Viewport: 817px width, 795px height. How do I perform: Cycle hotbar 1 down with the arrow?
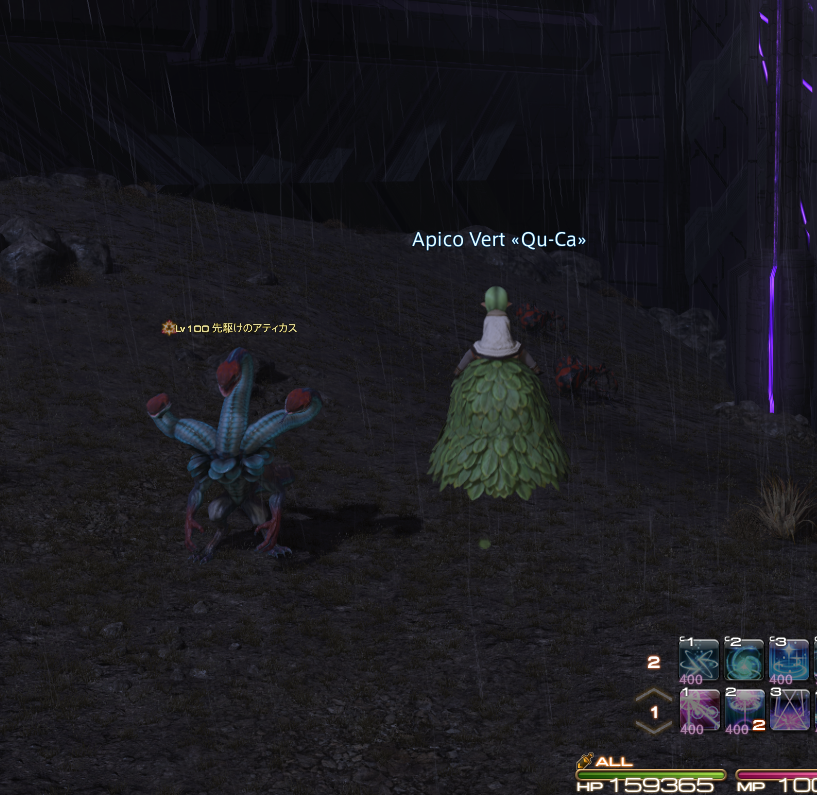coord(654,729)
